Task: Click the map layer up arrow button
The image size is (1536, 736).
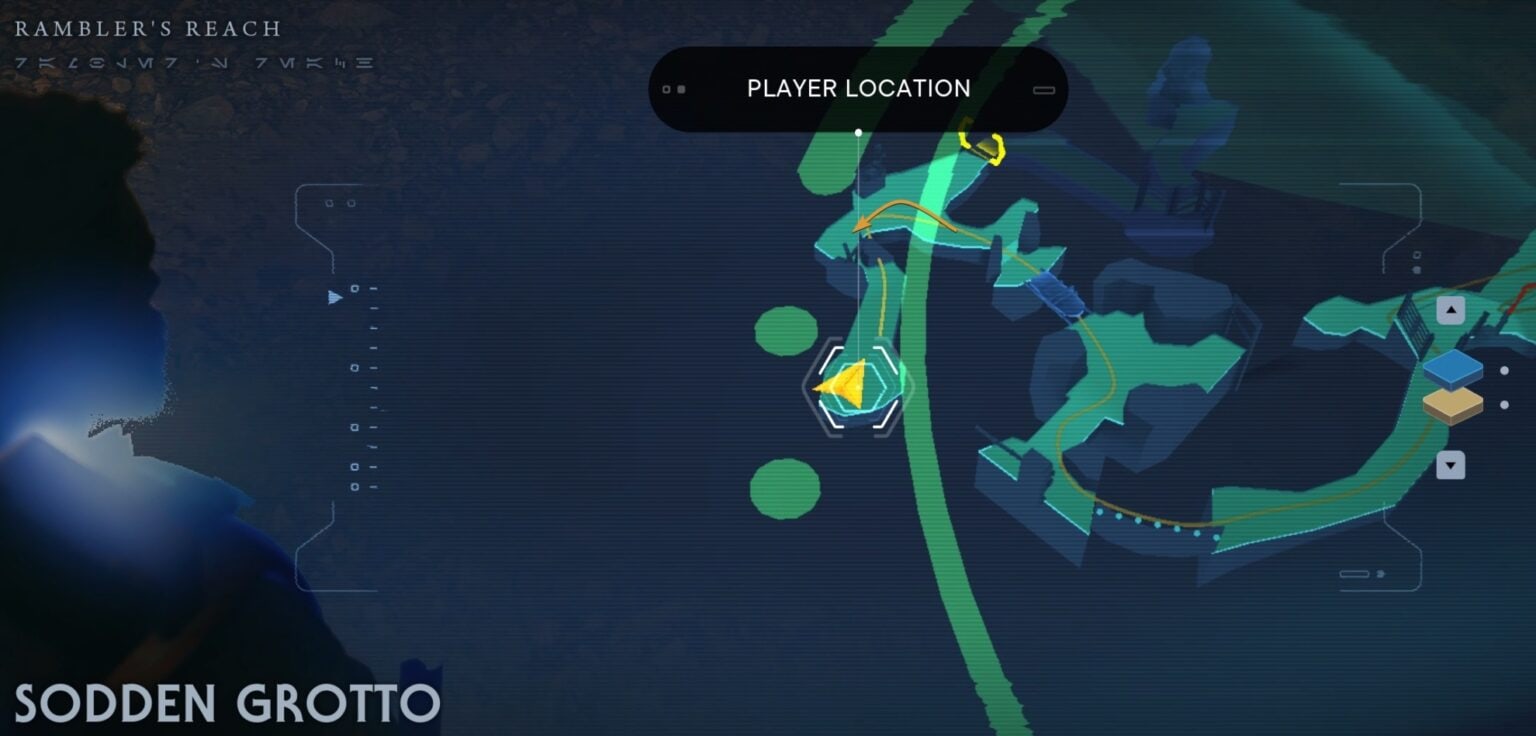Action: pyautogui.click(x=1450, y=310)
